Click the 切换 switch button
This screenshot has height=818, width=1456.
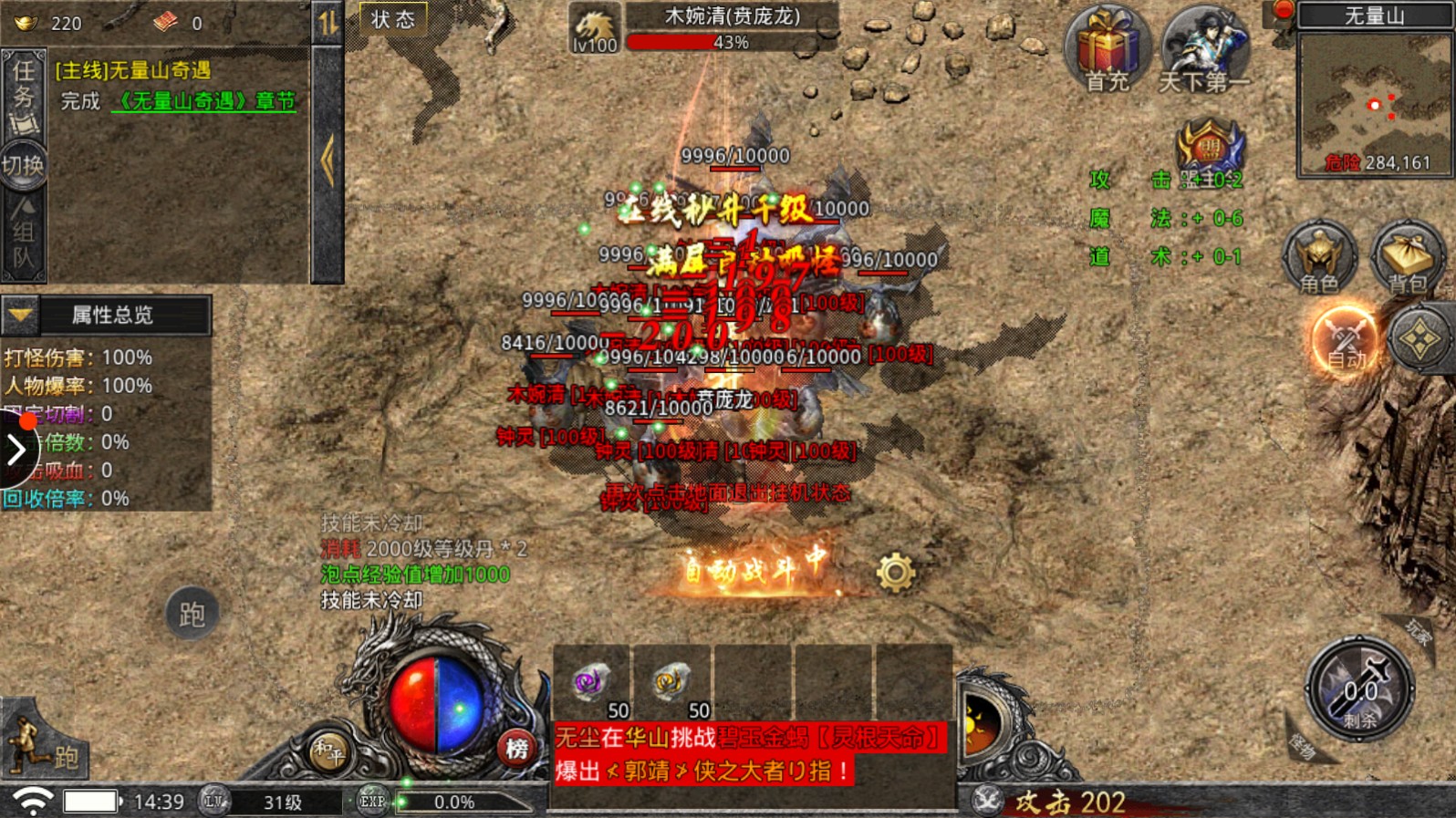[23, 165]
